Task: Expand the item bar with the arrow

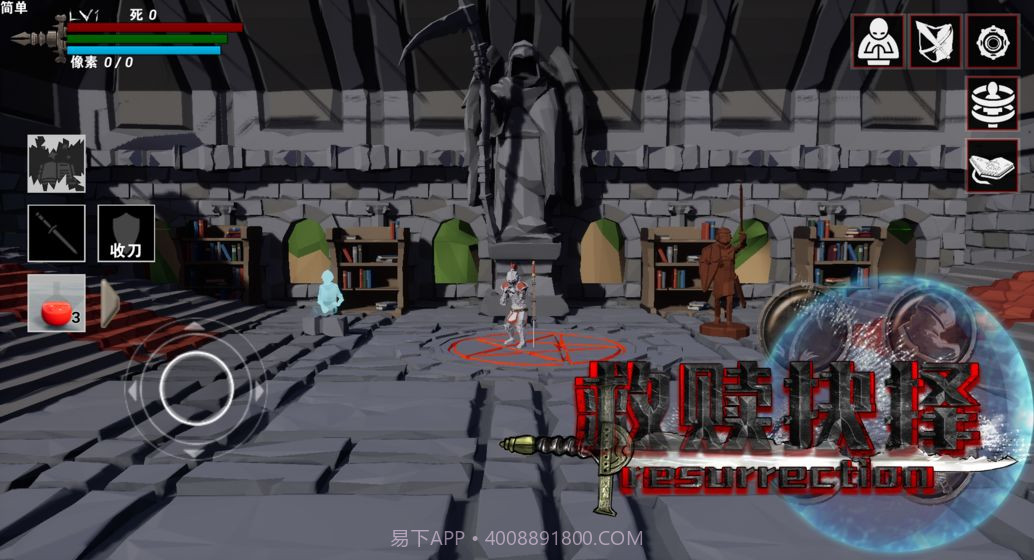Action: [x=109, y=303]
